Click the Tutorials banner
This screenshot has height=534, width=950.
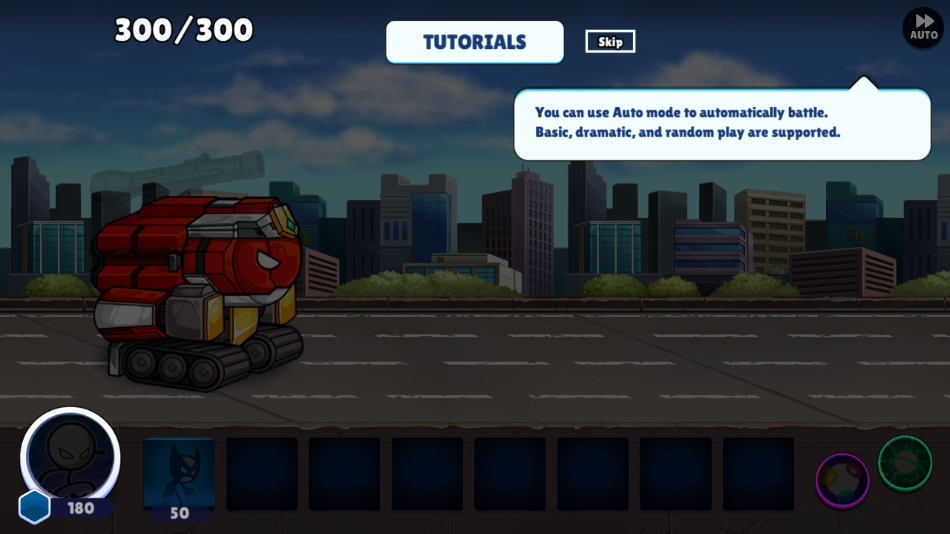(x=475, y=42)
